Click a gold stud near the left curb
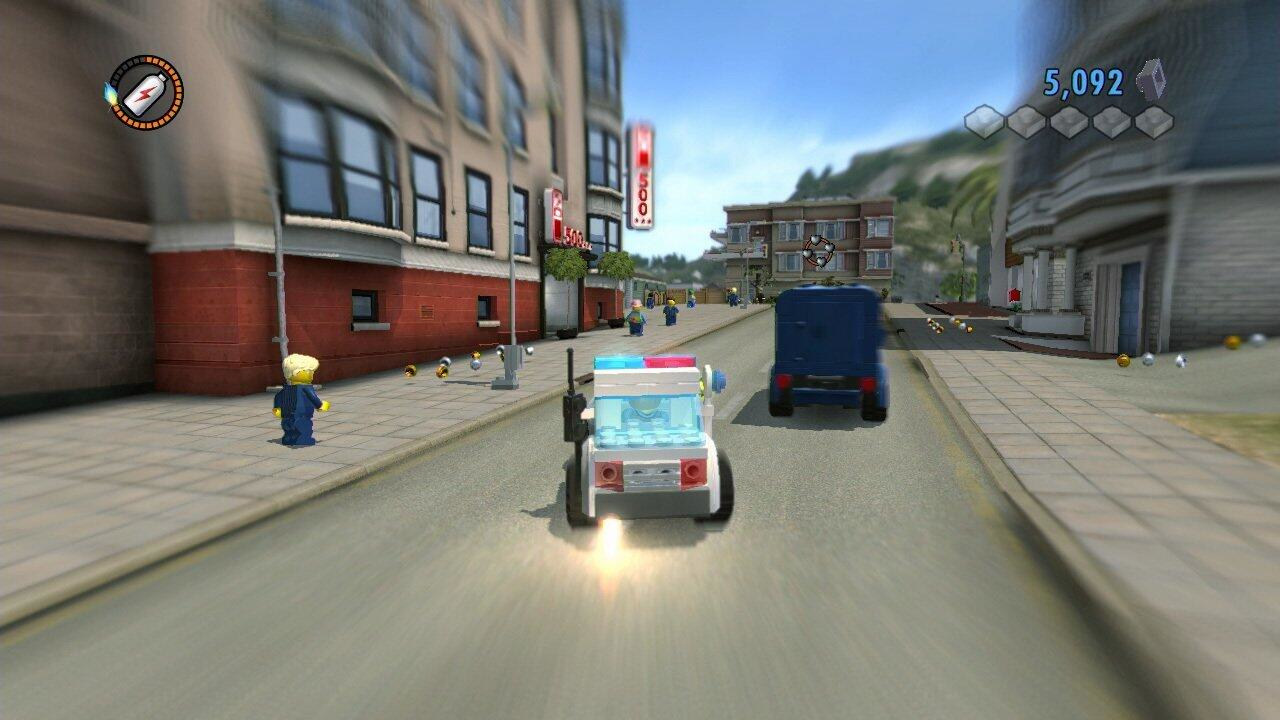1280x720 pixels. coord(410,370)
